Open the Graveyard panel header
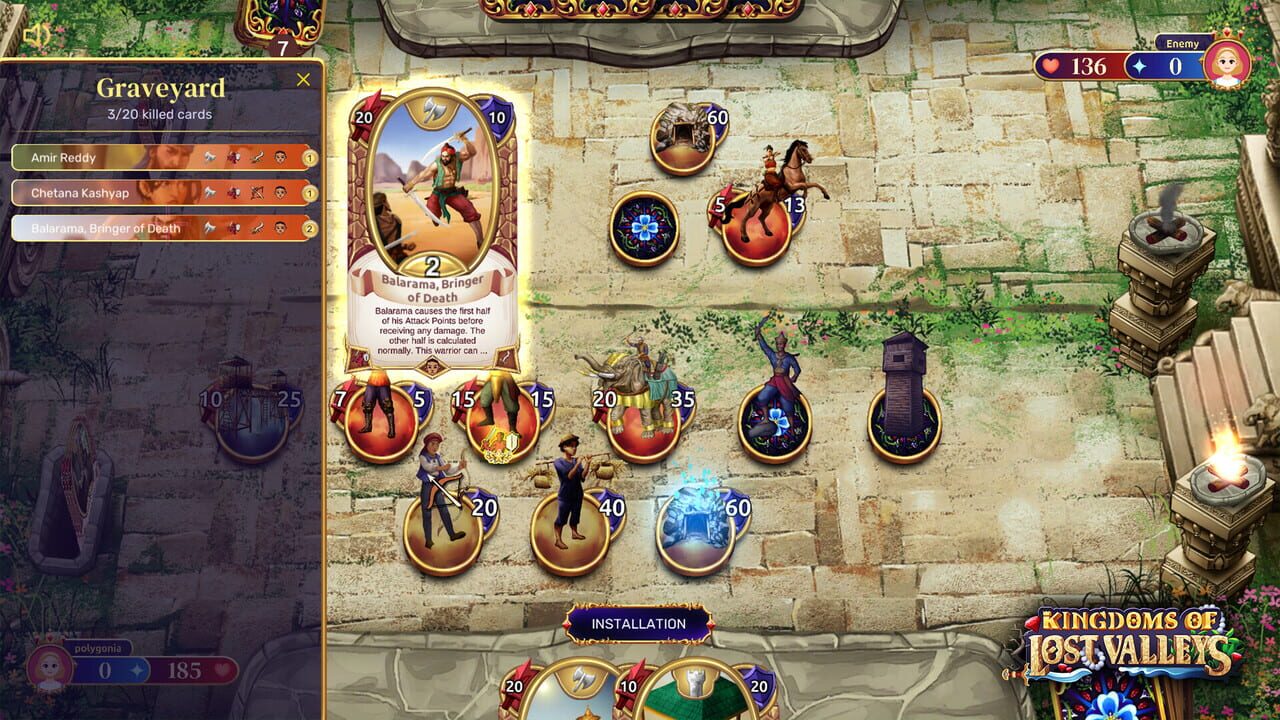This screenshot has width=1280, height=720. (x=160, y=88)
